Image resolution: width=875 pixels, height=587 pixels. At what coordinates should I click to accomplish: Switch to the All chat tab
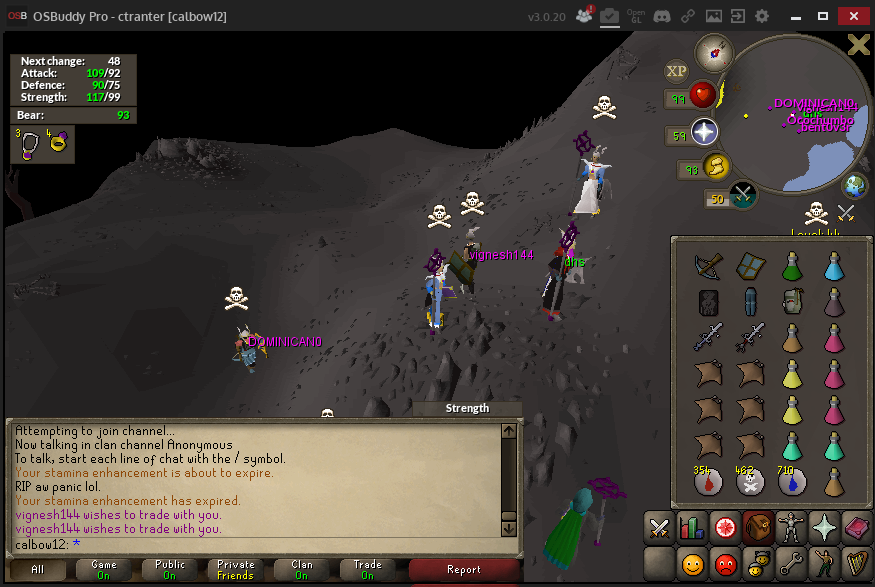(x=38, y=570)
